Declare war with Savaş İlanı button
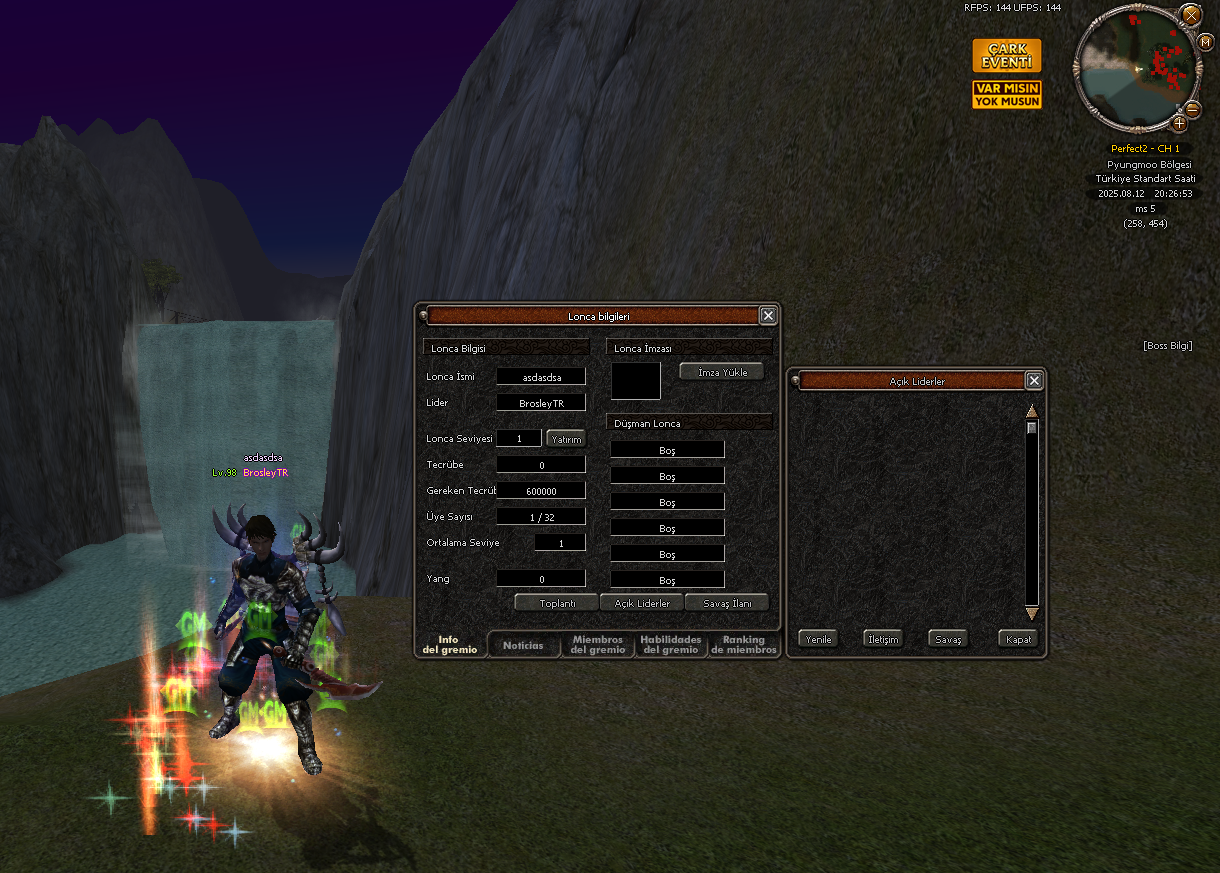 [727, 603]
